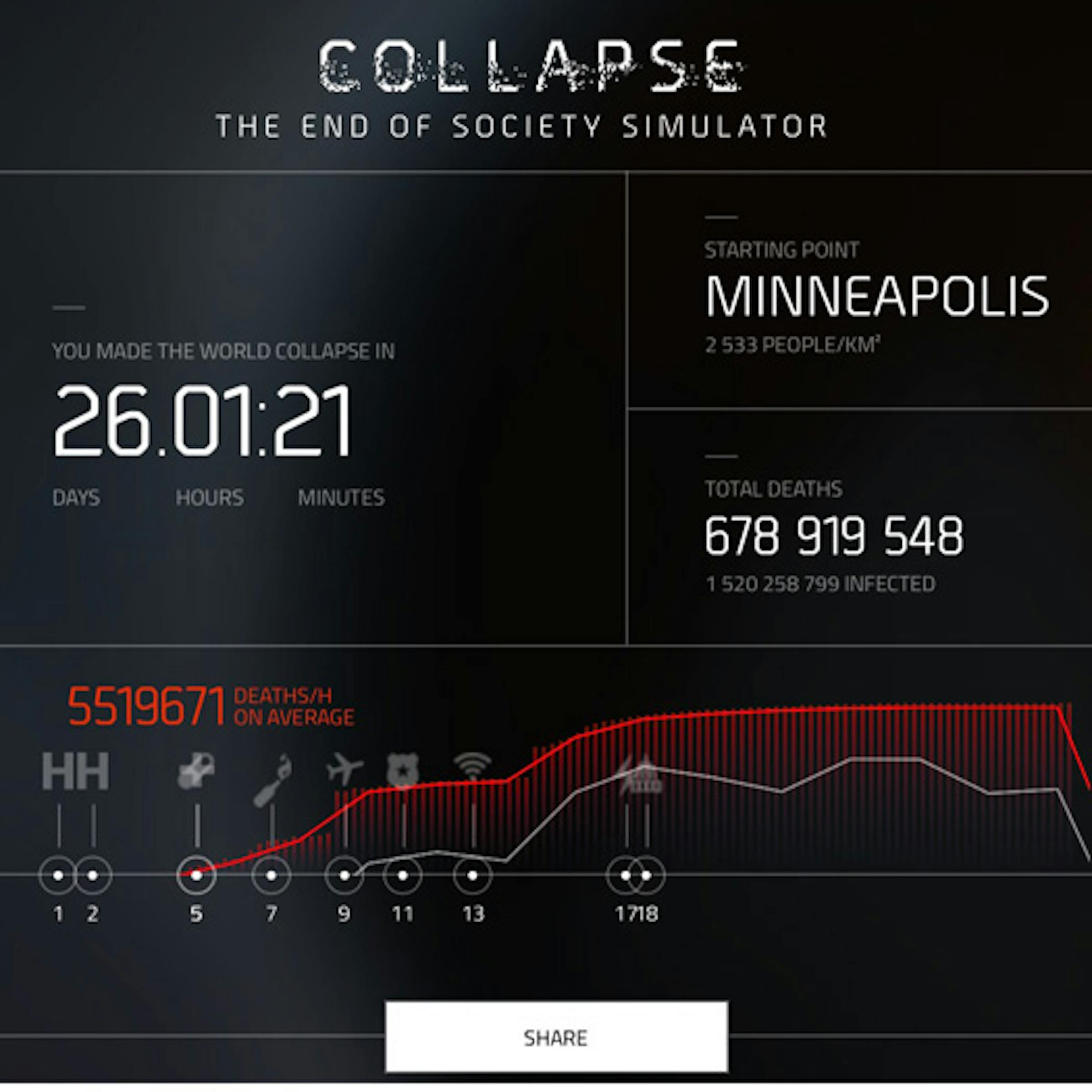
Task: Open the day 11 timeline marker
Action: pos(402,875)
